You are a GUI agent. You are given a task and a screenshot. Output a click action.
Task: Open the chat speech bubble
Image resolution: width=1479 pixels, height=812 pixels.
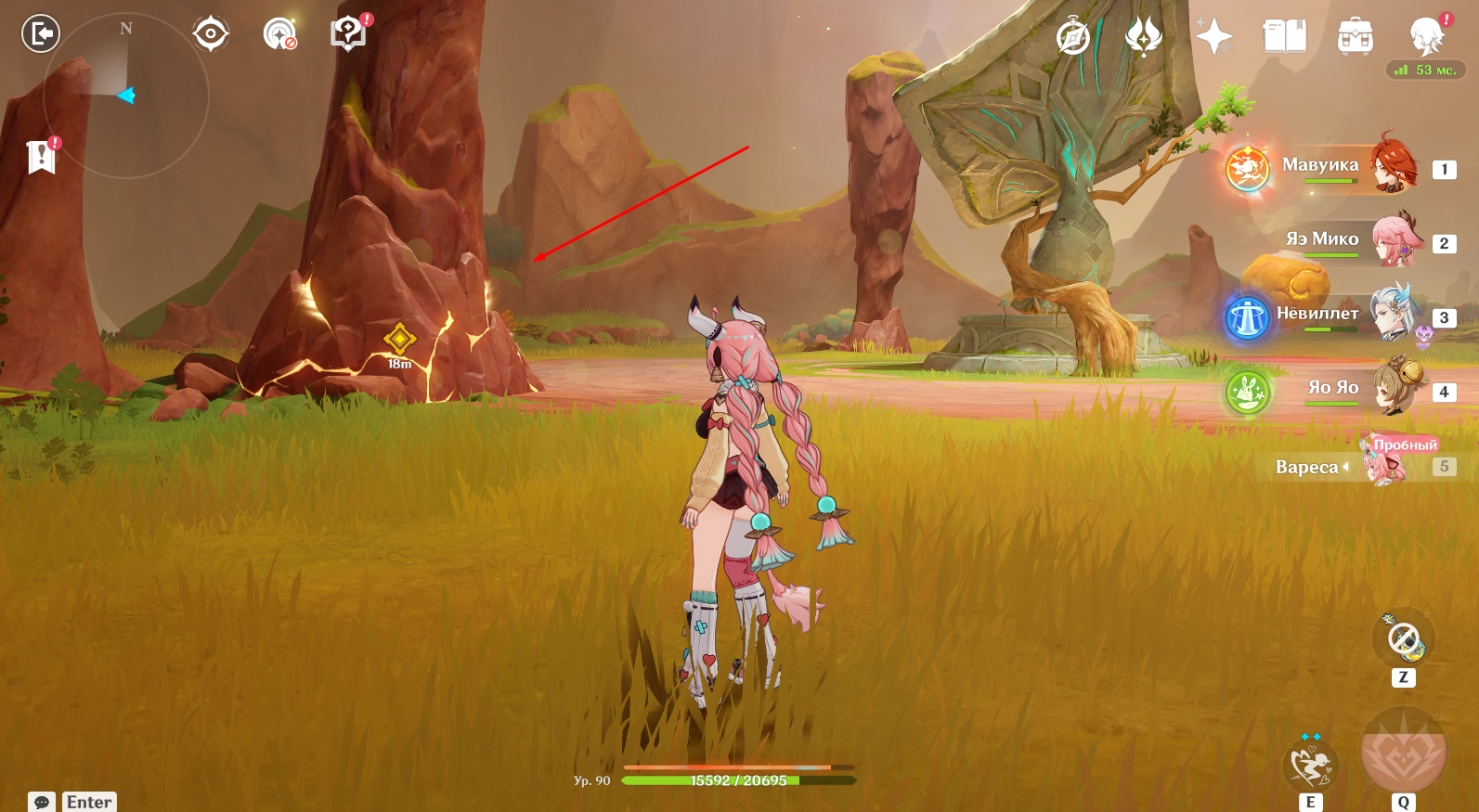click(42, 802)
